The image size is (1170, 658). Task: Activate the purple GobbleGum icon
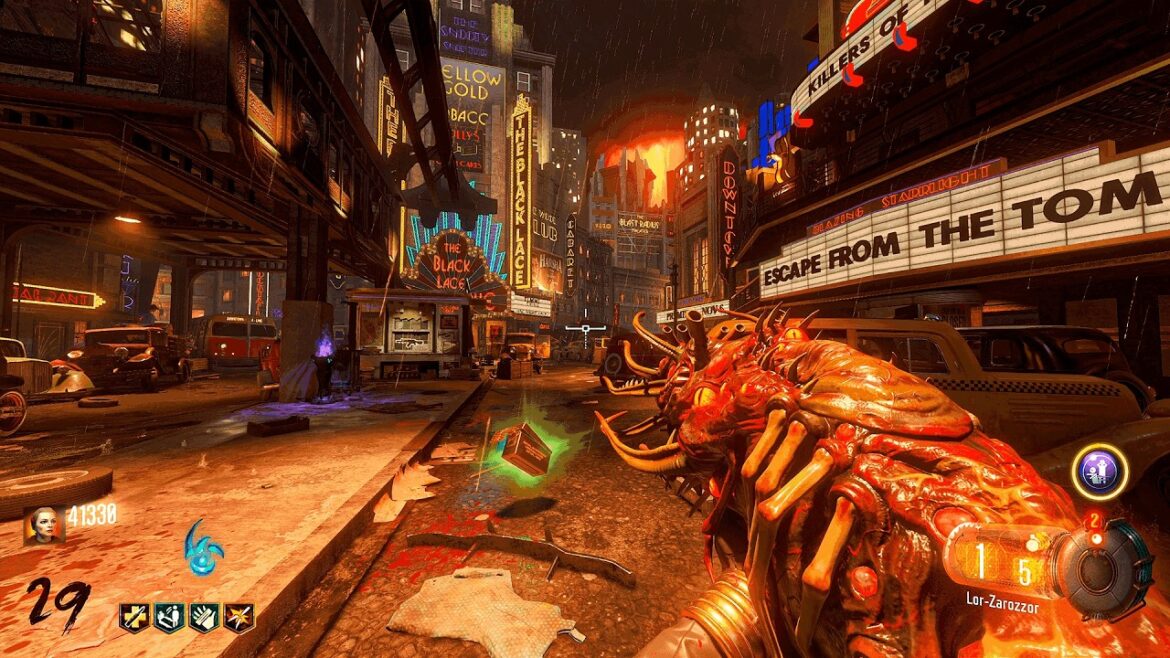(1099, 472)
